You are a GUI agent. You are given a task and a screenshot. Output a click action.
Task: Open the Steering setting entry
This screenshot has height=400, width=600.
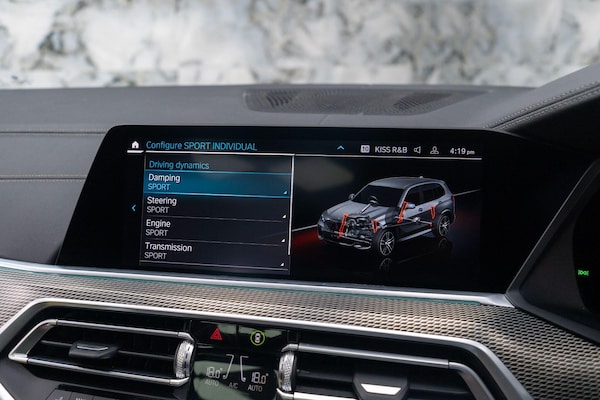coord(216,206)
